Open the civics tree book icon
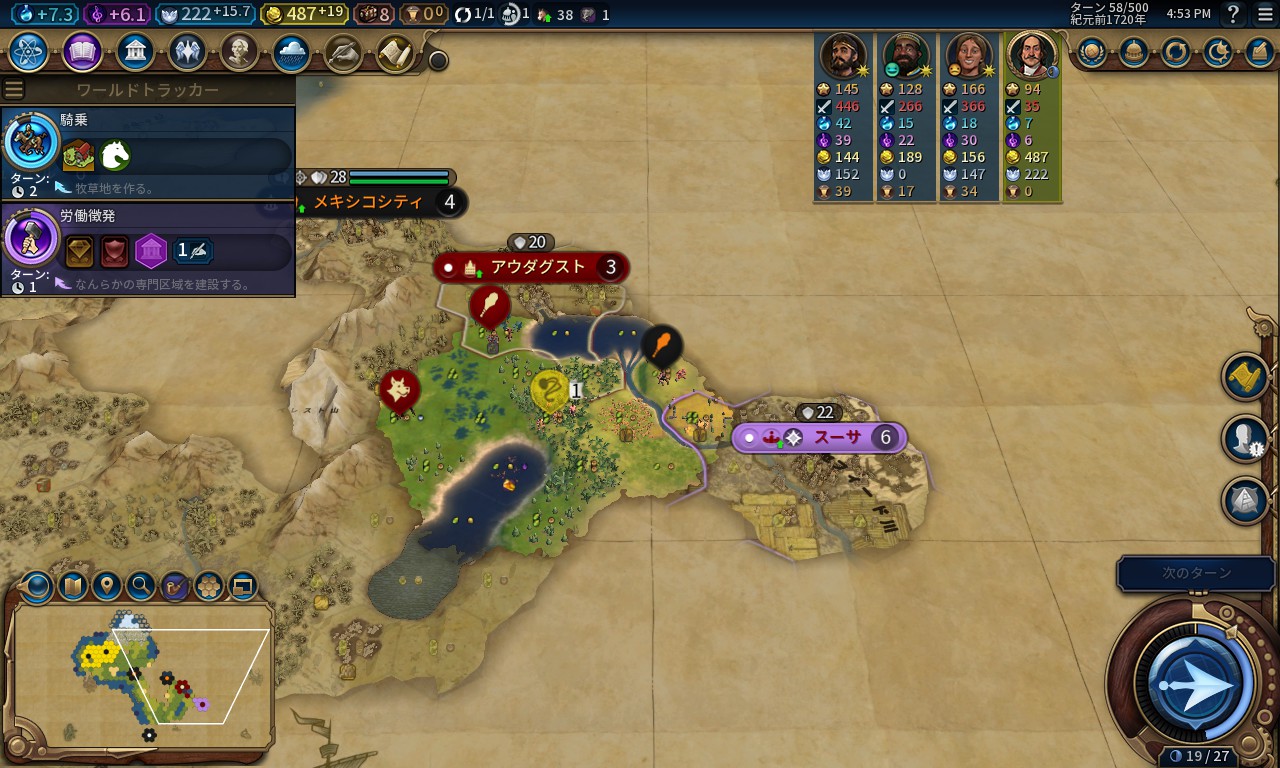This screenshot has width=1280, height=768. (82, 51)
